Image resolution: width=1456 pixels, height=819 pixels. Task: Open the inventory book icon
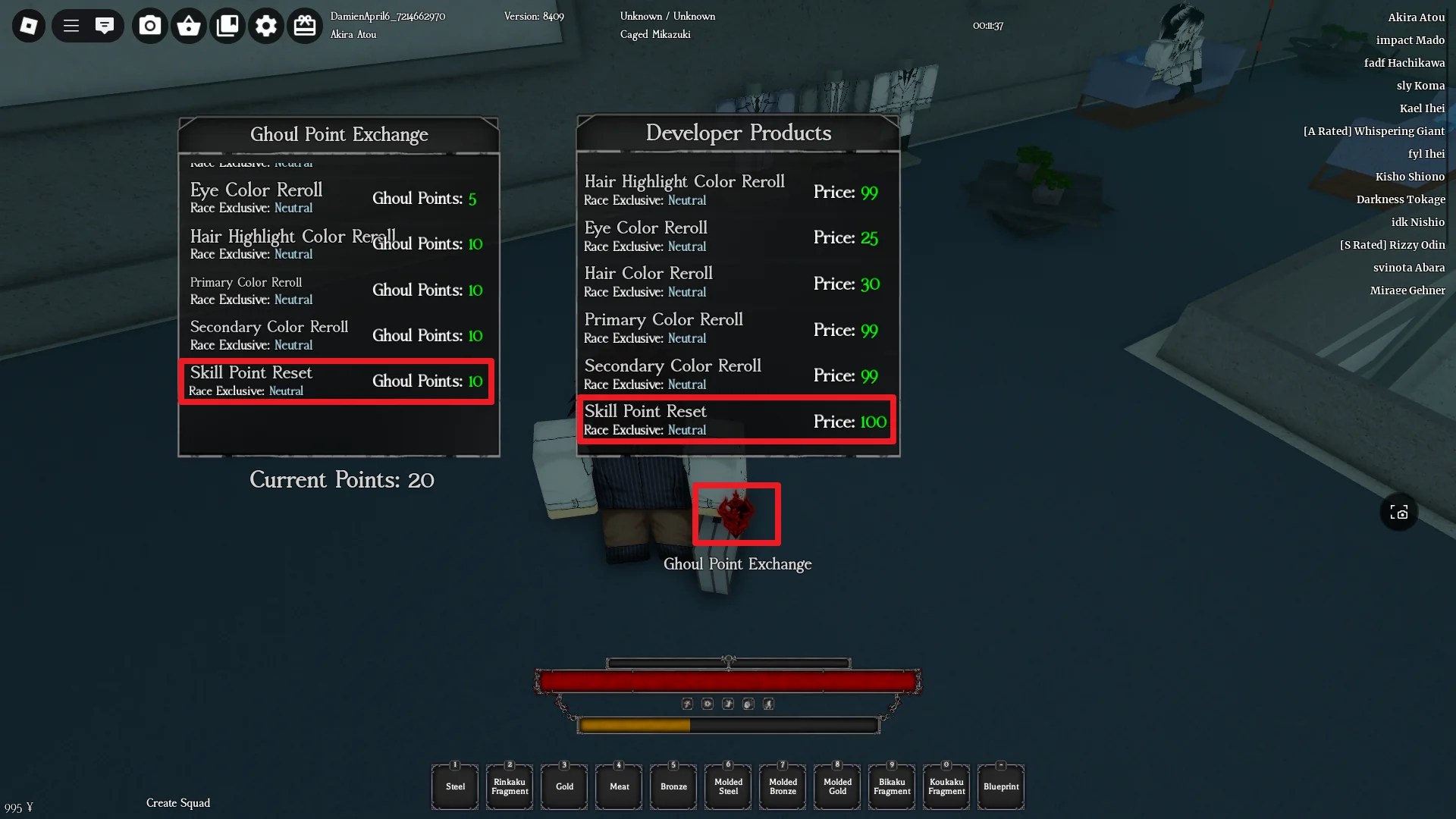227,25
